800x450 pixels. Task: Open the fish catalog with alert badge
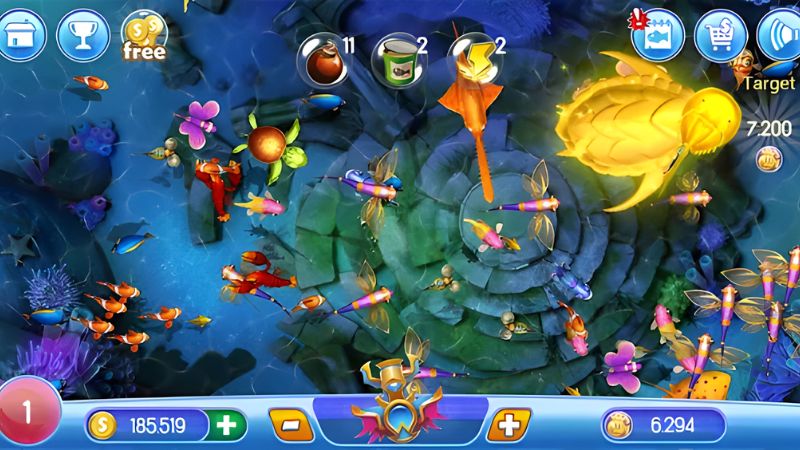(x=659, y=36)
